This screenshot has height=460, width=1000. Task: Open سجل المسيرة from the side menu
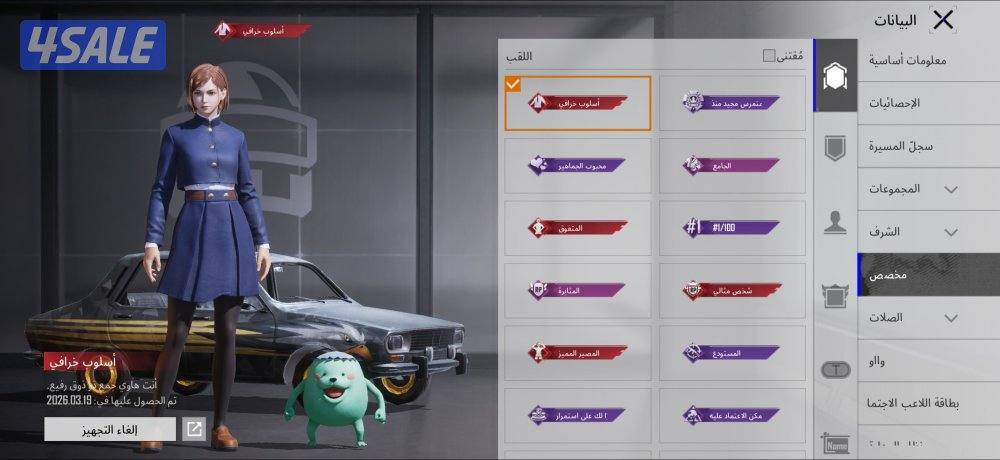pos(909,146)
